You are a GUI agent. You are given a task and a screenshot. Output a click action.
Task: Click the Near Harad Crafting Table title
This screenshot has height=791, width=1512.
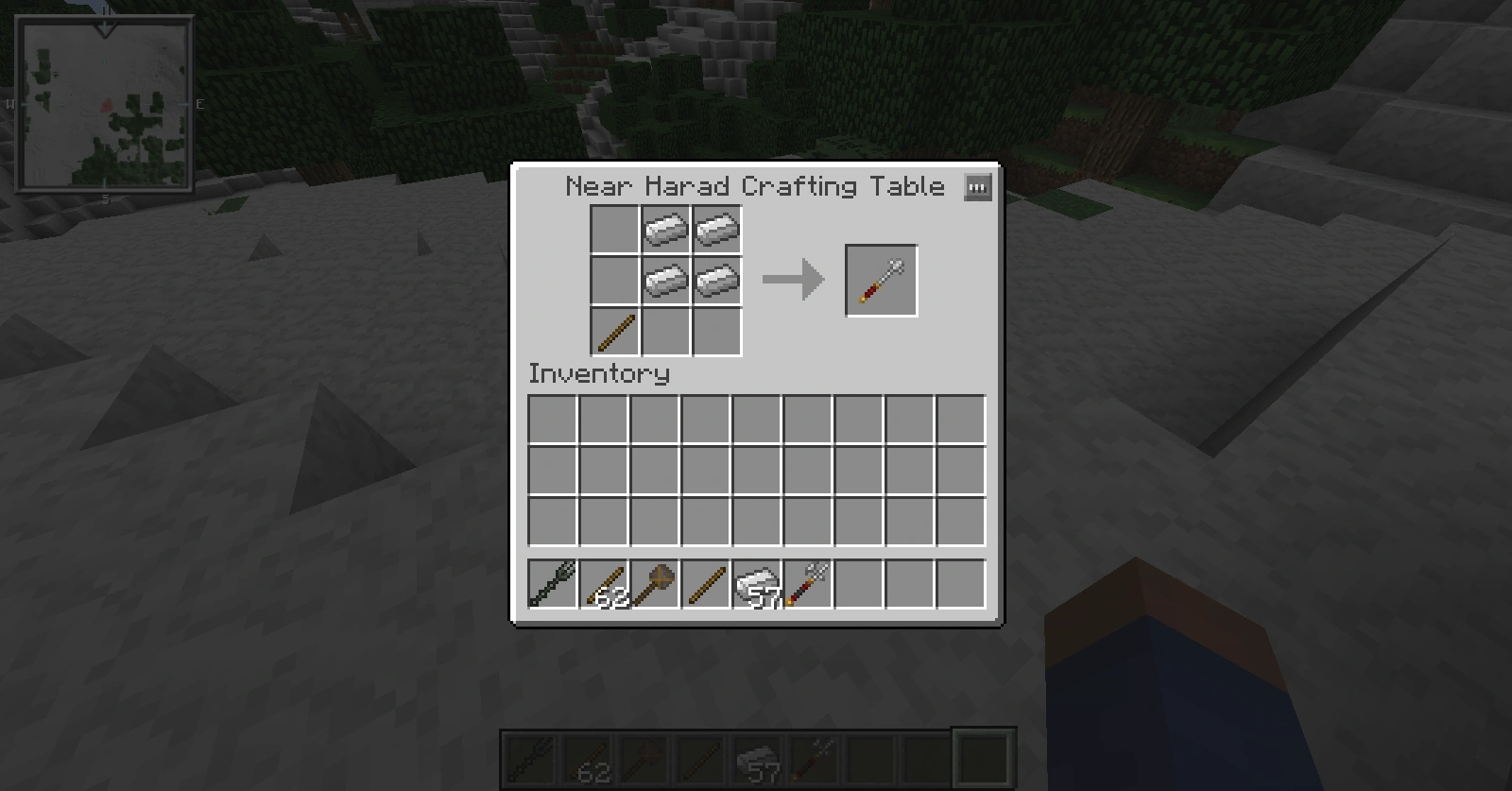pyautogui.click(x=753, y=186)
